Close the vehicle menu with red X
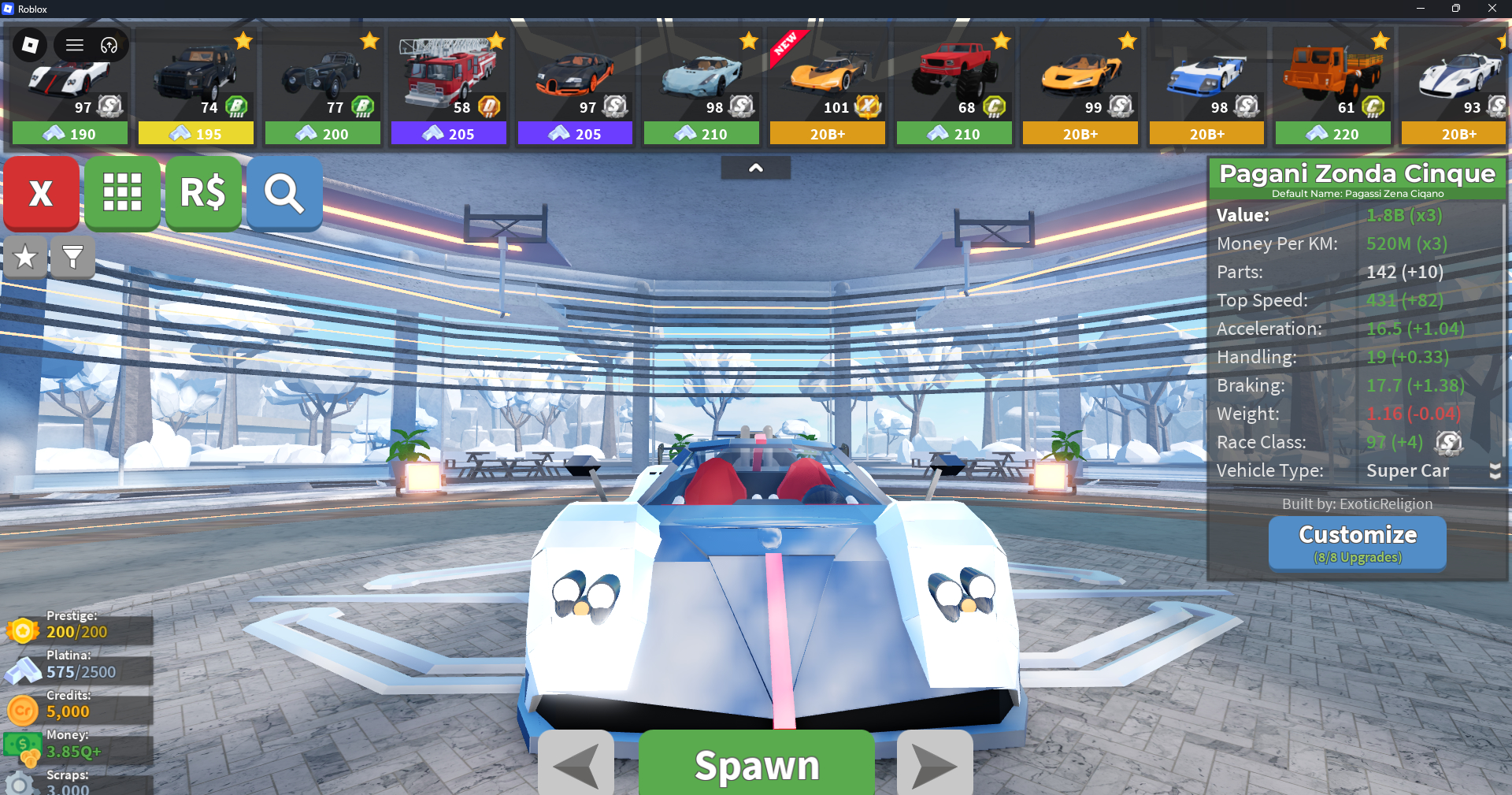1512x795 pixels. (x=41, y=193)
